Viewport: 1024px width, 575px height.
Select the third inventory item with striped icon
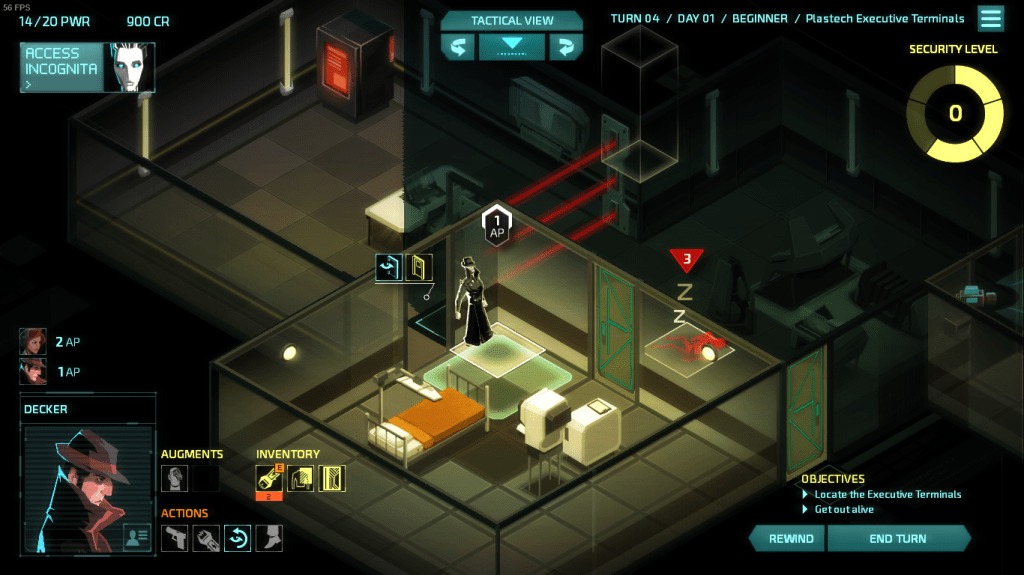[332, 478]
